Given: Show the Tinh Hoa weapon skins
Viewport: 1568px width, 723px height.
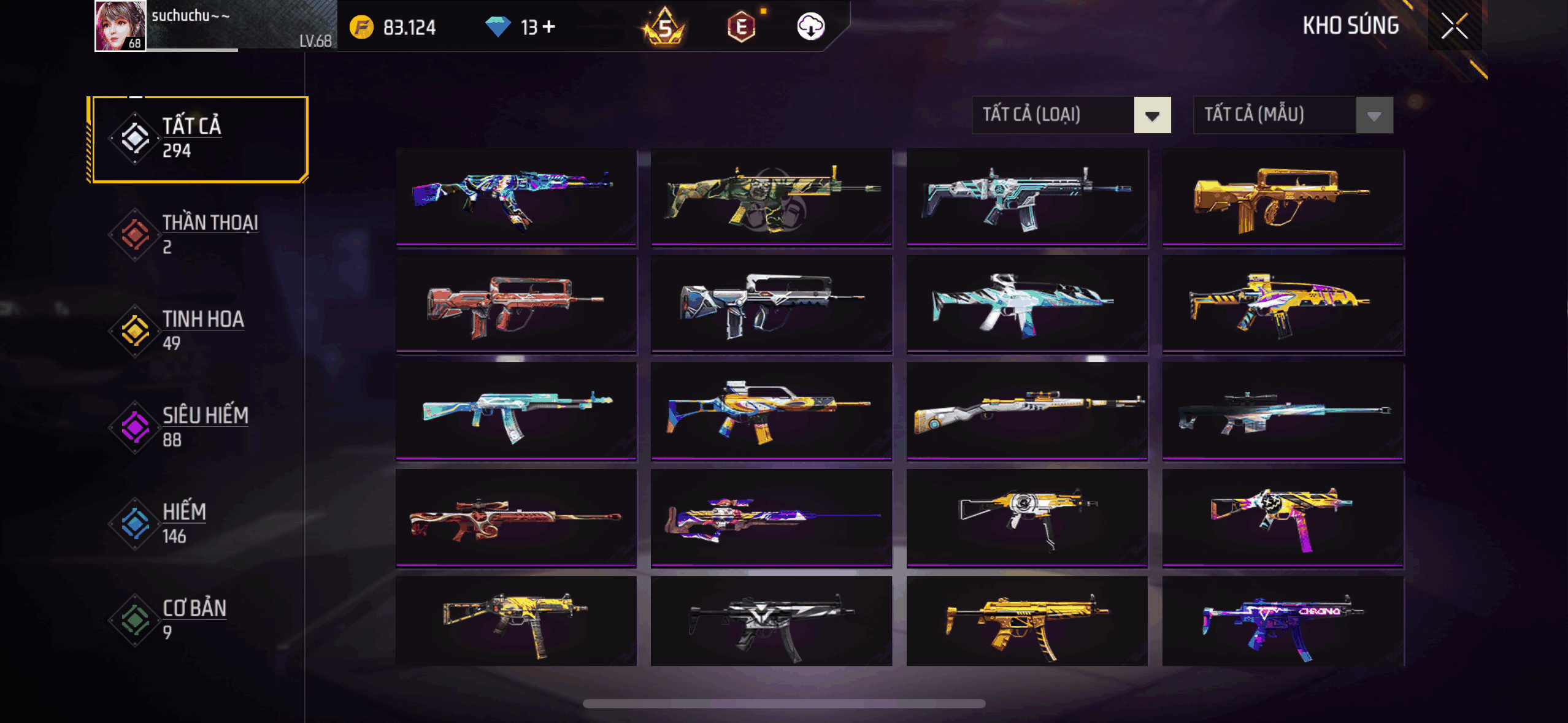Looking at the screenshot, I should pyautogui.click(x=198, y=331).
